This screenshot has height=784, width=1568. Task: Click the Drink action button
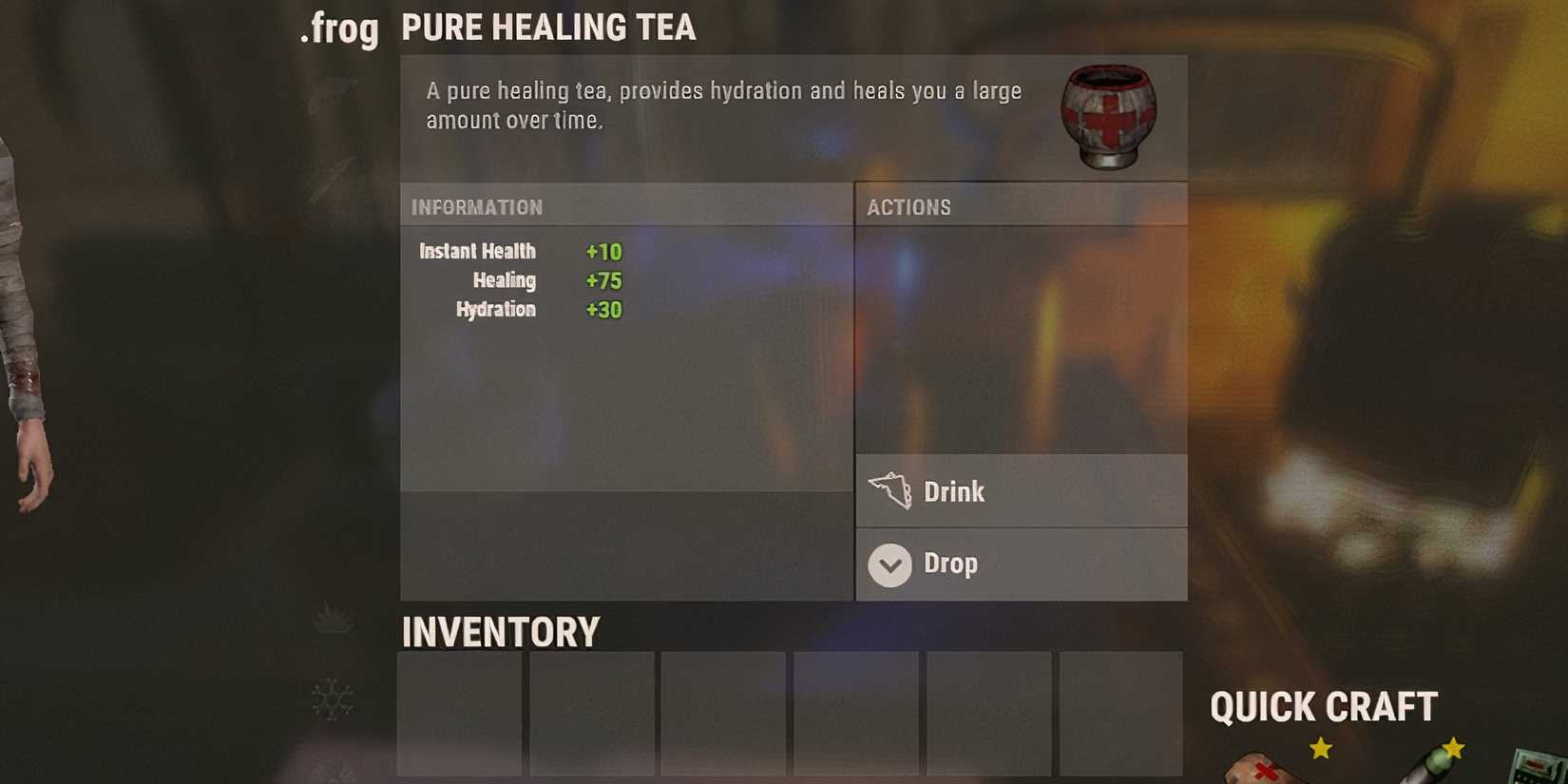click(1022, 491)
